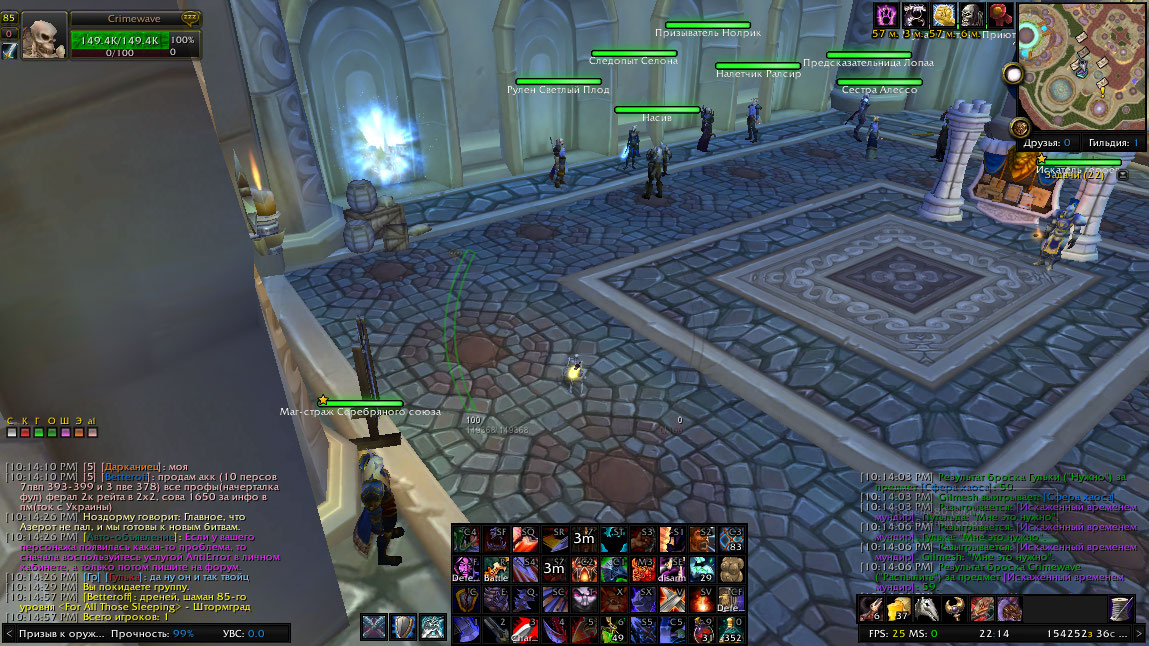
Task: Click the purple paw buff icon
Action: point(886,15)
